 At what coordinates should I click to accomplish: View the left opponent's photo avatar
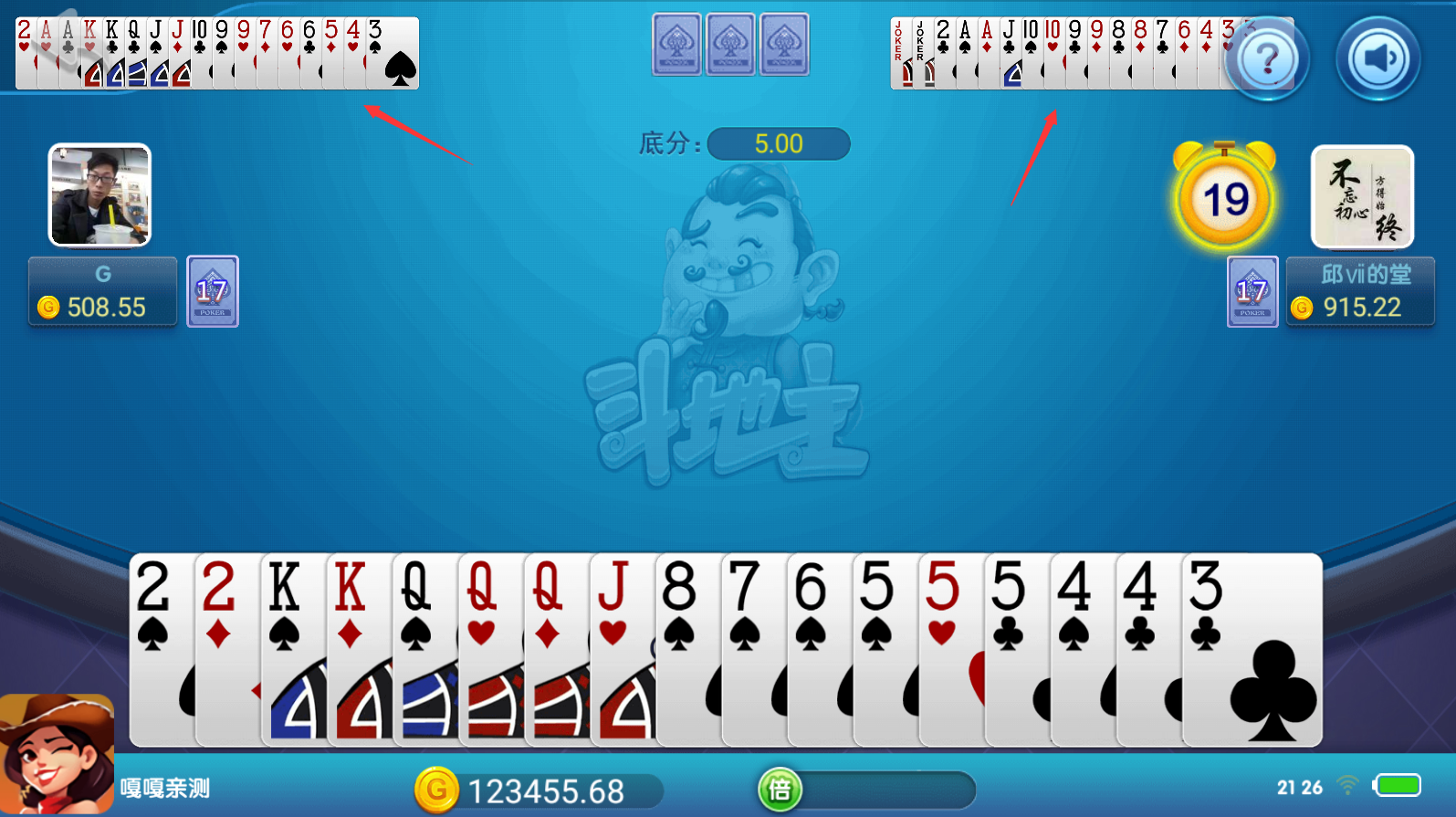[100, 195]
